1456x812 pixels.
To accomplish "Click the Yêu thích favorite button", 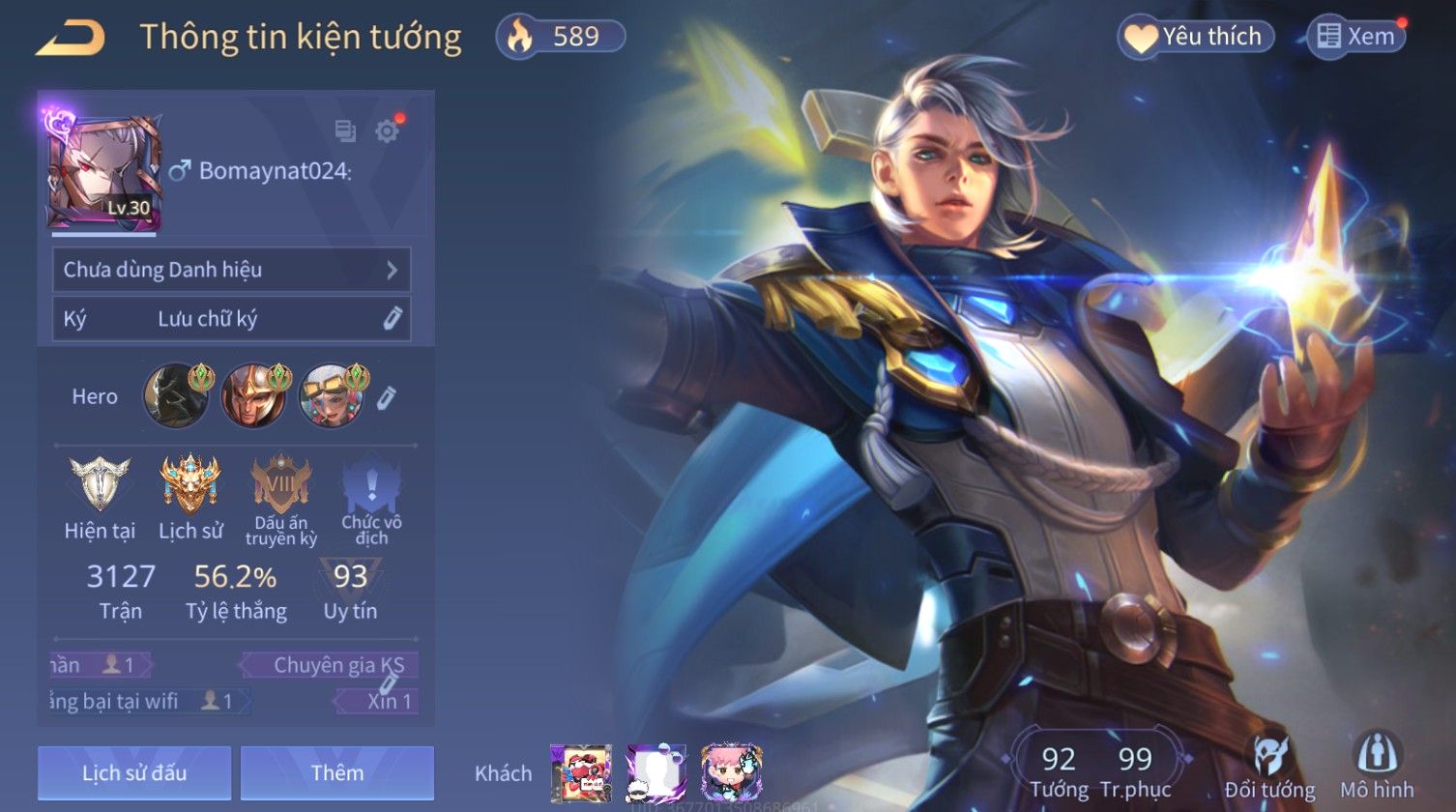I will (1196, 38).
